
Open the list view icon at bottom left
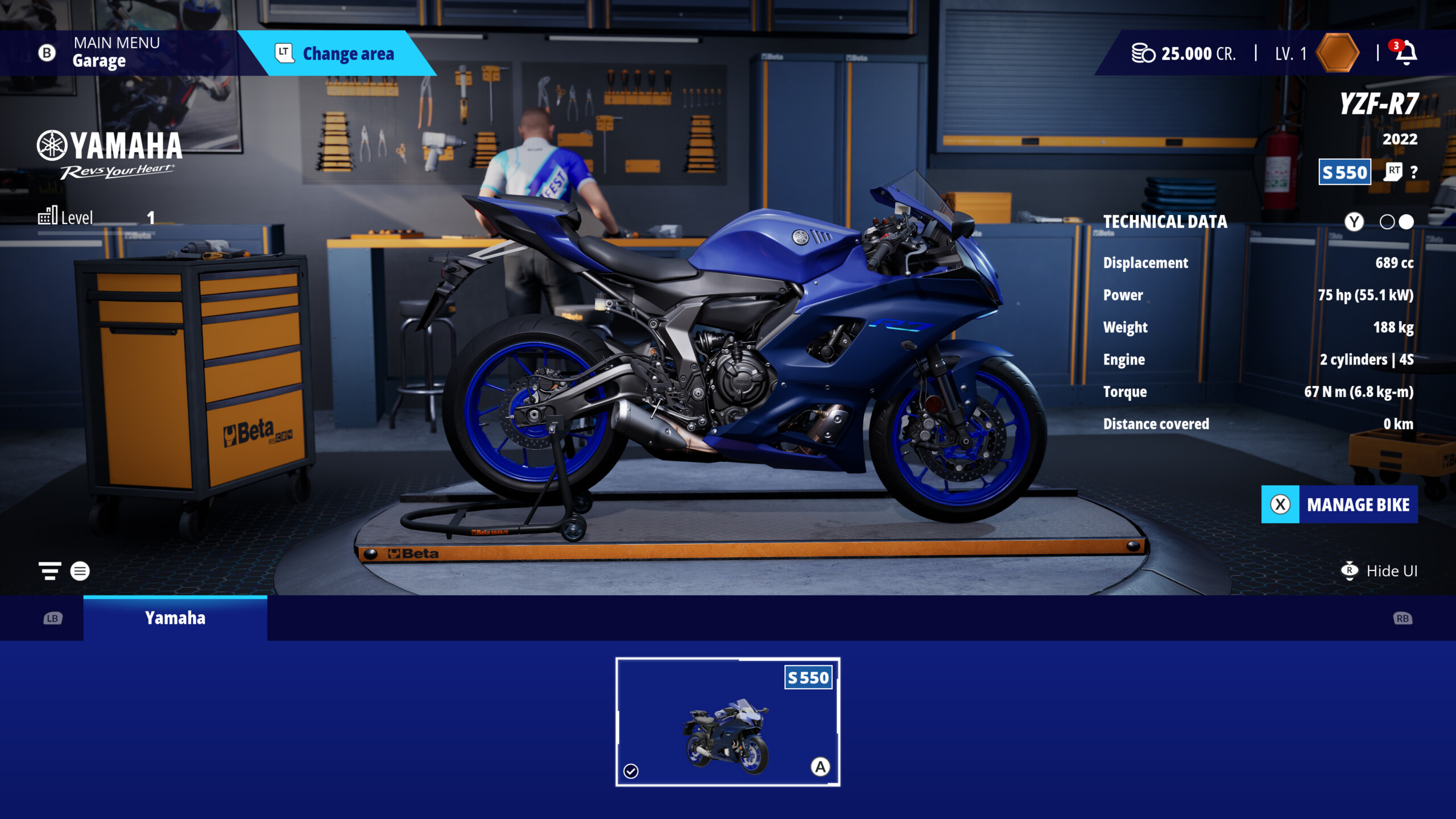tap(80, 570)
